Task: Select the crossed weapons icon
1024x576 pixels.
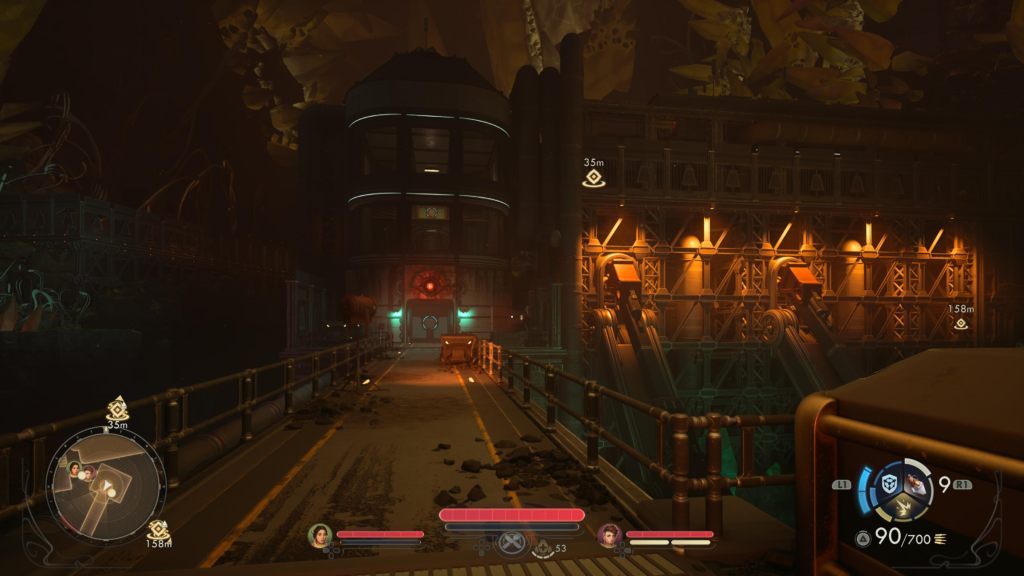Action: (512, 543)
